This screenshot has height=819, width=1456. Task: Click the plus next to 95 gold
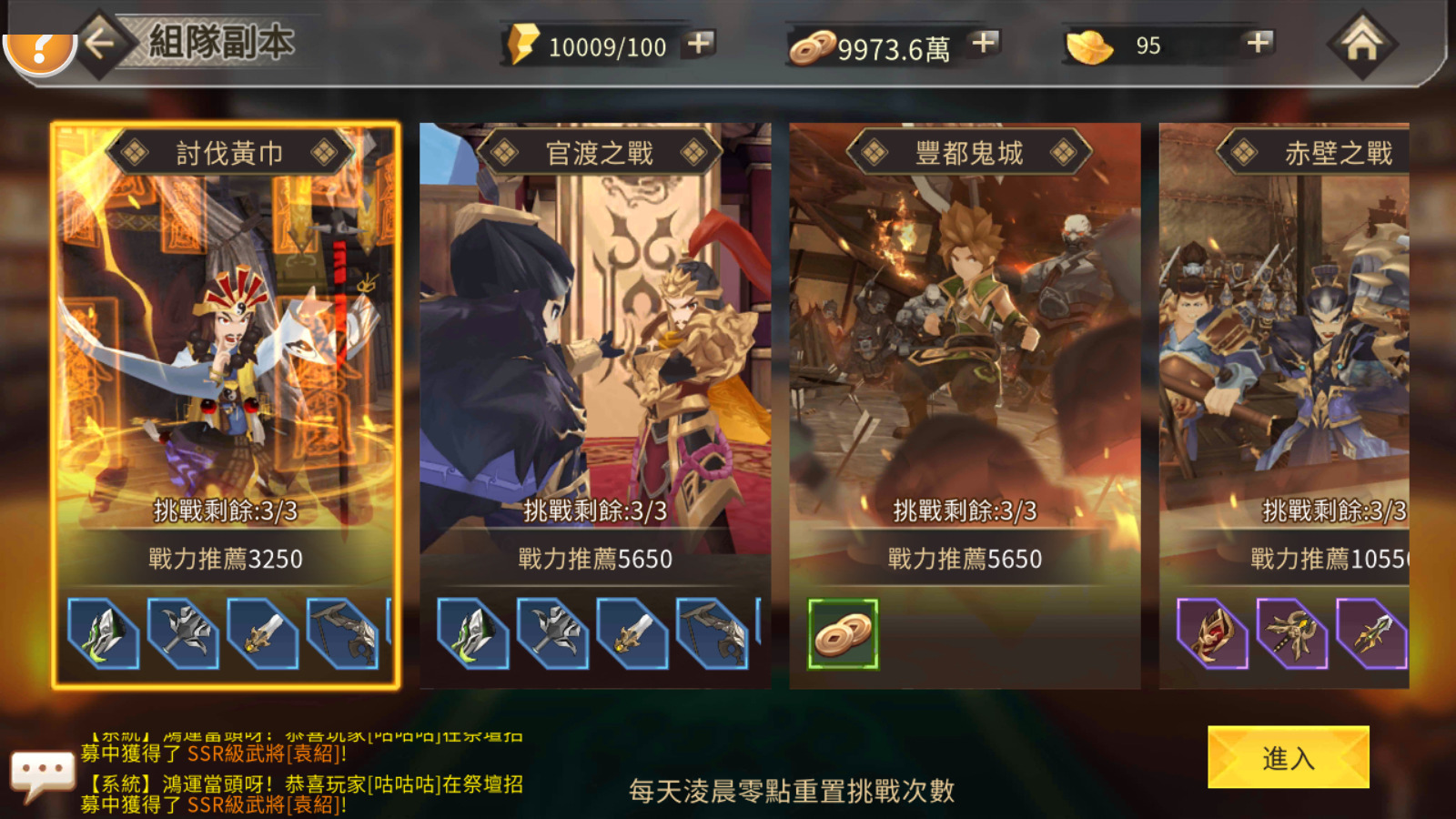tap(1258, 42)
